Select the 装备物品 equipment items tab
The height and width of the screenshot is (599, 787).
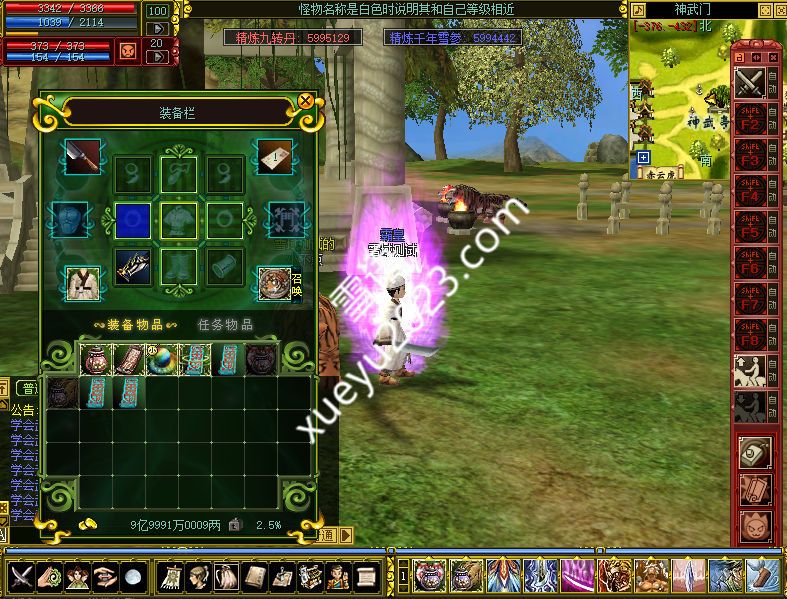(129, 324)
